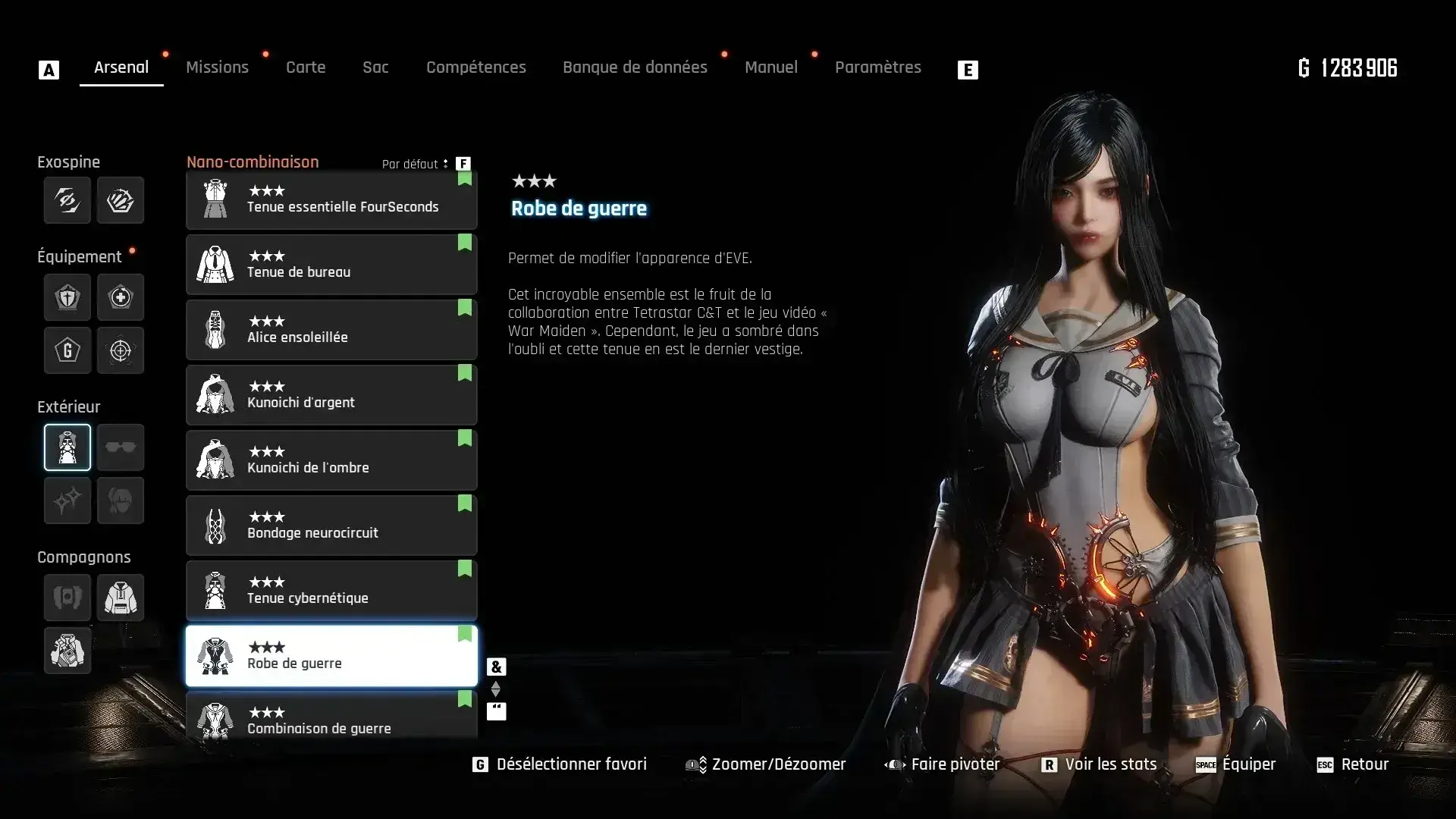The height and width of the screenshot is (819, 1456).
Task: Open the Paramètres tab
Action: tap(877, 67)
